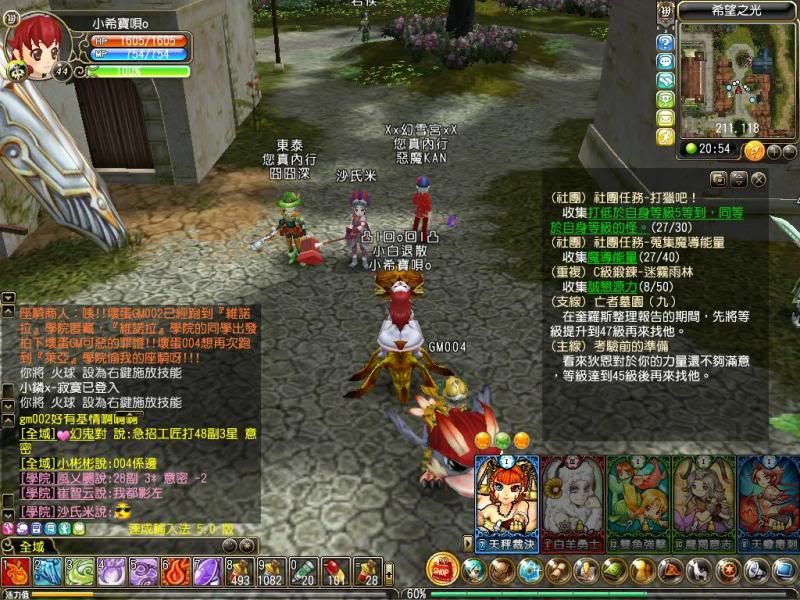Use the potion slot showing 1082
800x600 pixels.
pyautogui.click(x=272, y=572)
